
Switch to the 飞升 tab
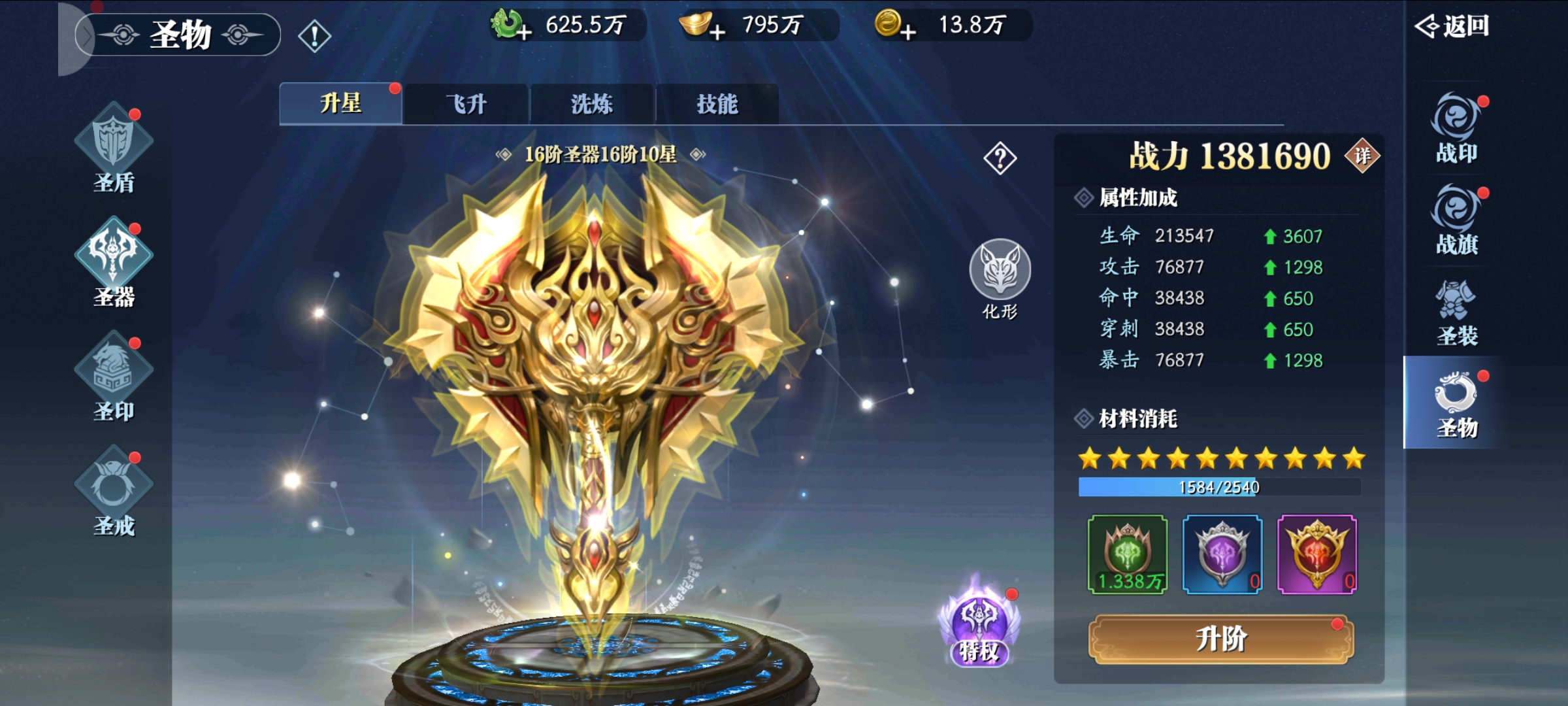tap(466, 104)
